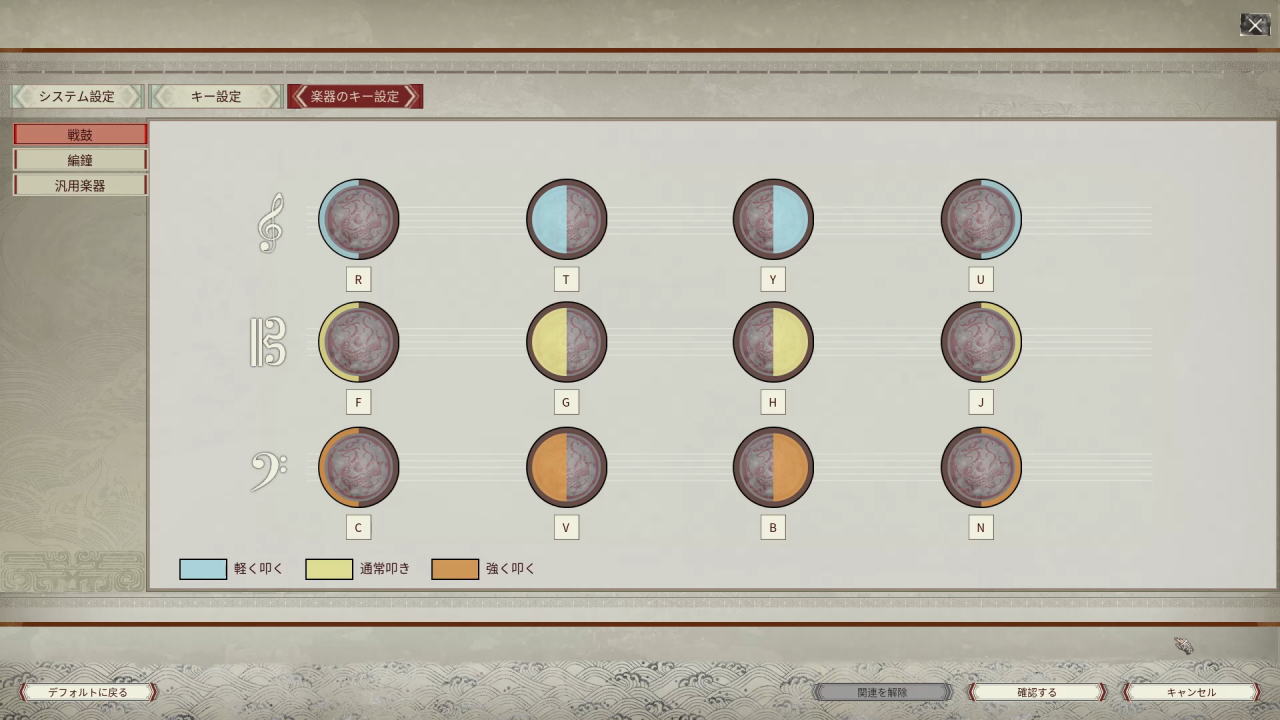Reset with デフォルトに戻る button
Screen dimensions: 1280x720
(x=88, y=692)
